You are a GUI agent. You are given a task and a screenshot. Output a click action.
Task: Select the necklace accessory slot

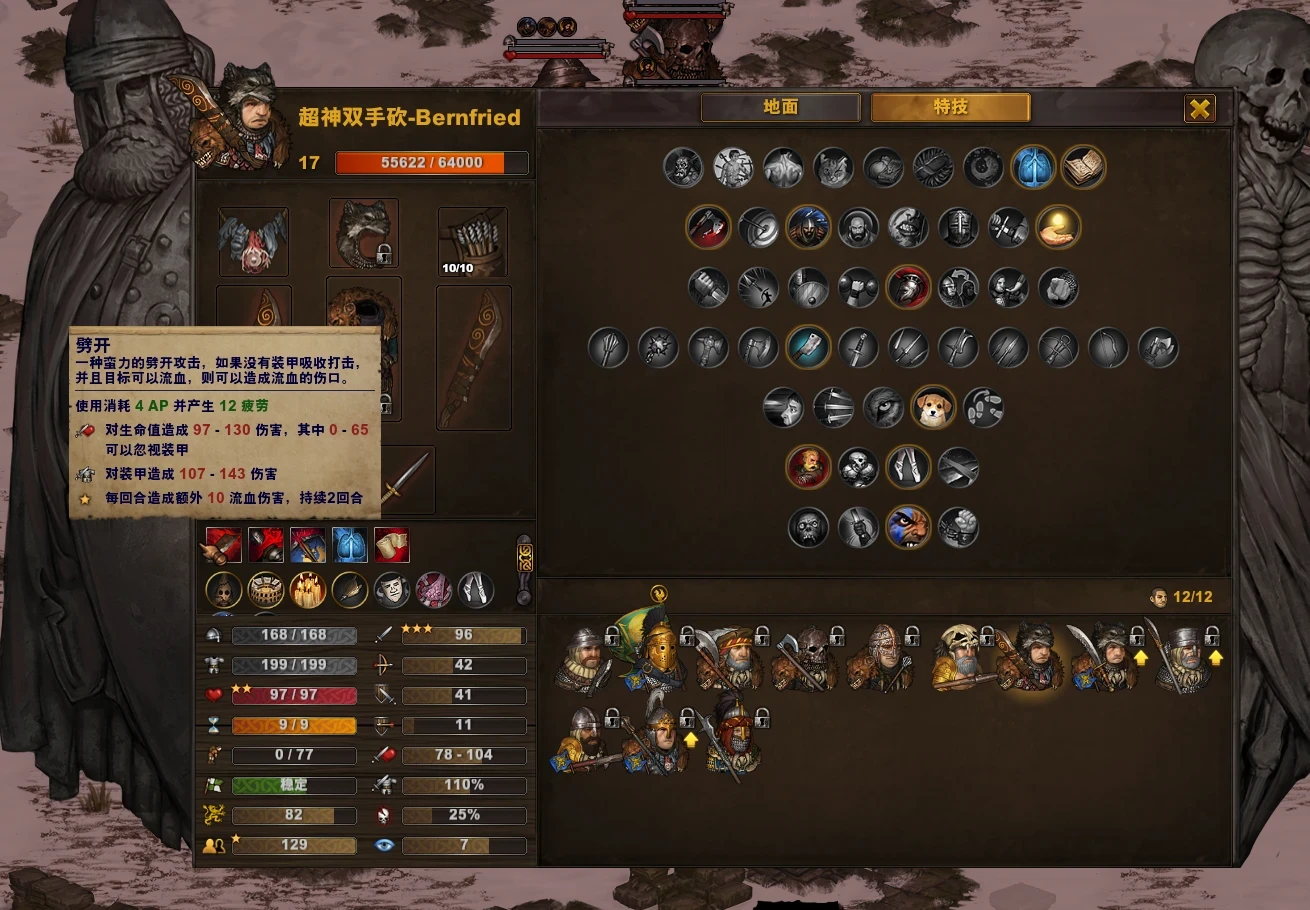pyautogui.click(x=254, y=241)
